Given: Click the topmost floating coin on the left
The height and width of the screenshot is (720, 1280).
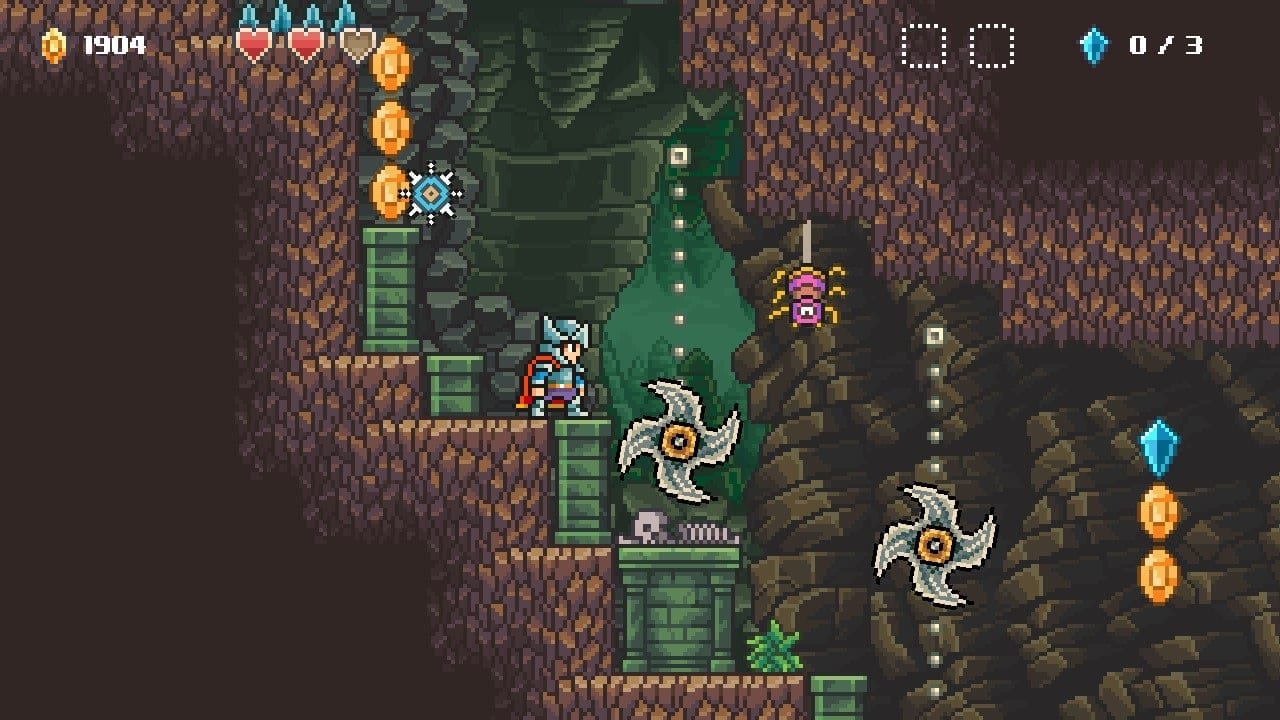Looking at the screenshot, I should click(x=390, y=64).
